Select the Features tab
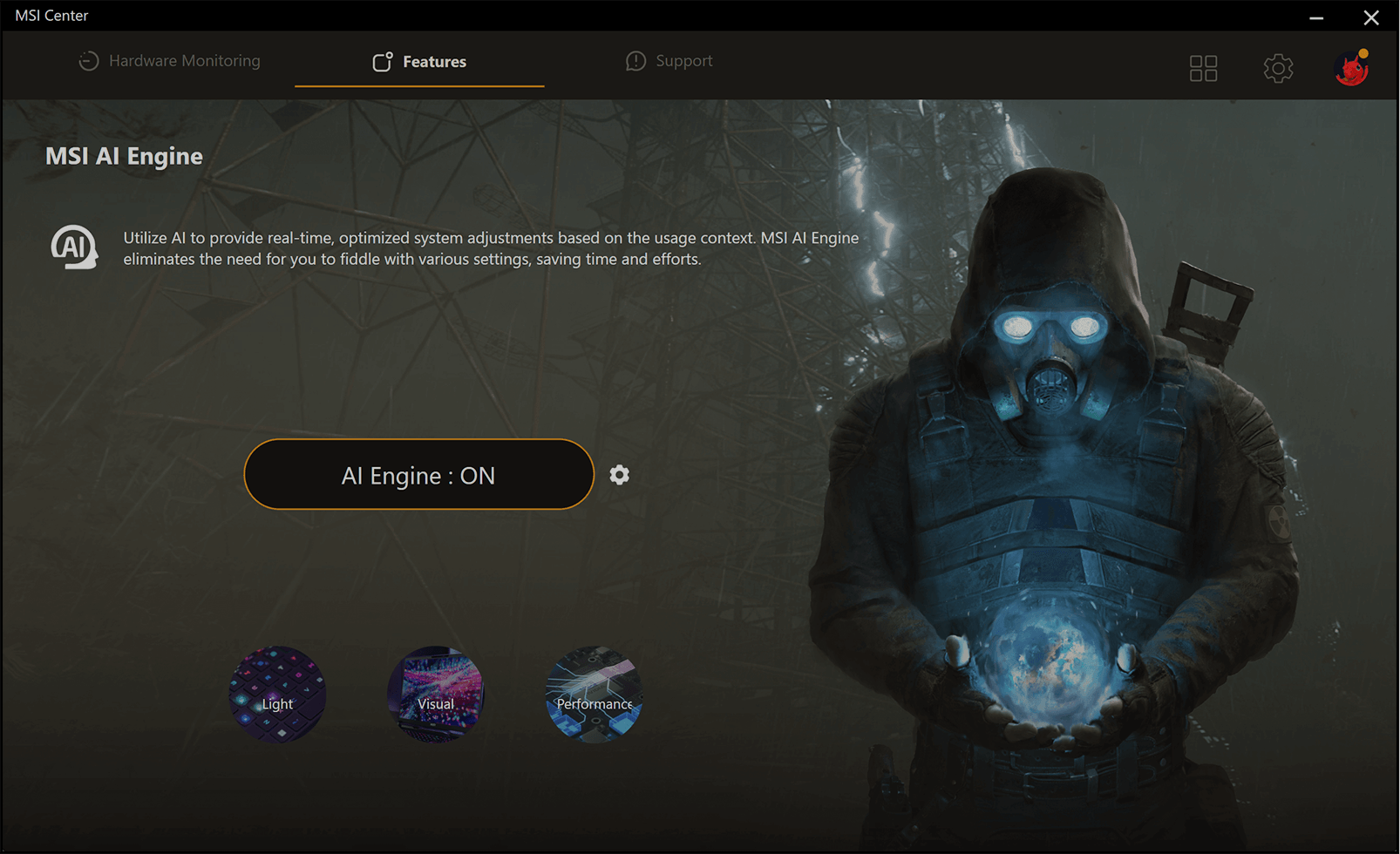 (x=419, y=61)
